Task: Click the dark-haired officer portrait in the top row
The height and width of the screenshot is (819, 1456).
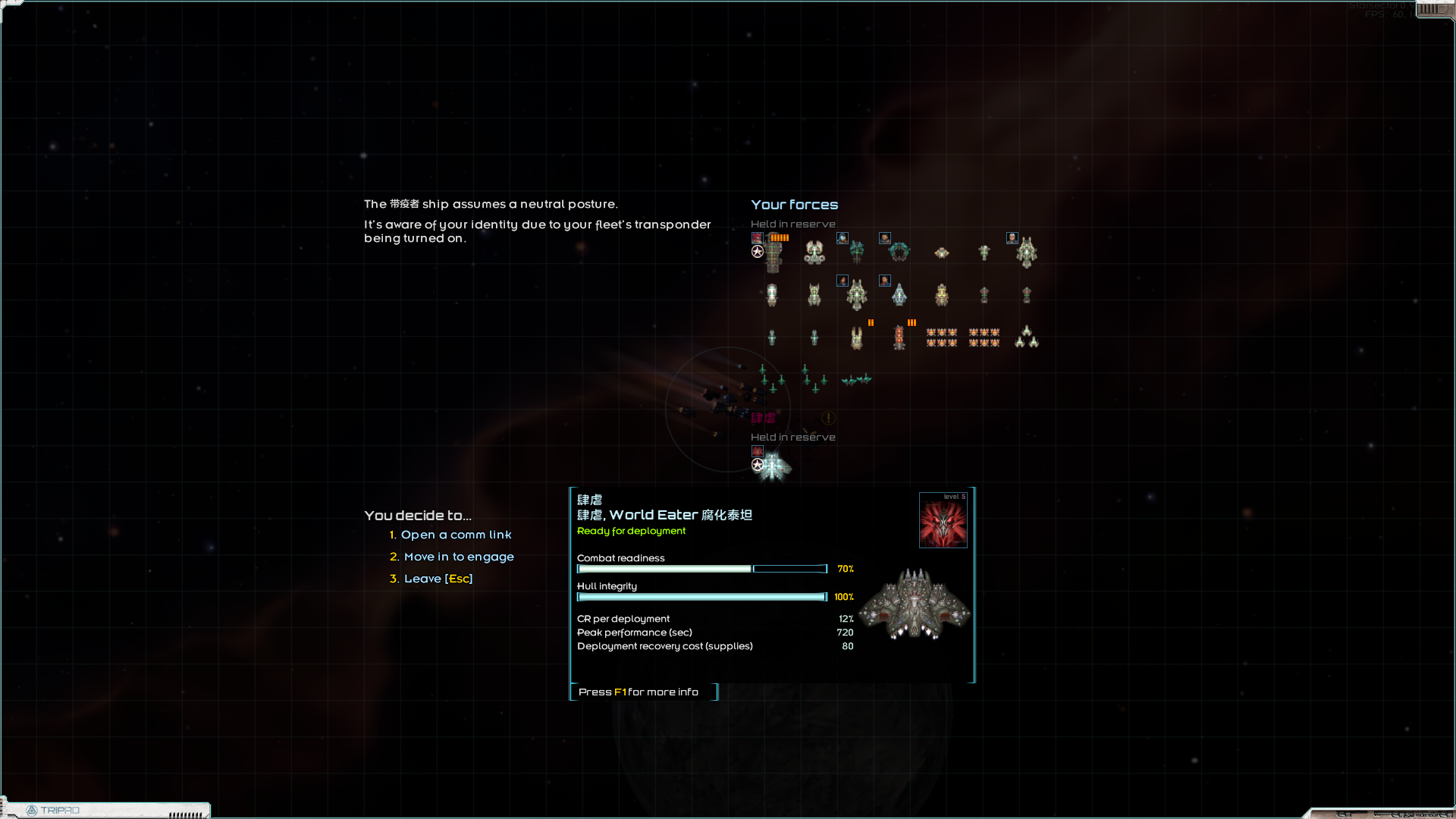Action: (885, 238)
